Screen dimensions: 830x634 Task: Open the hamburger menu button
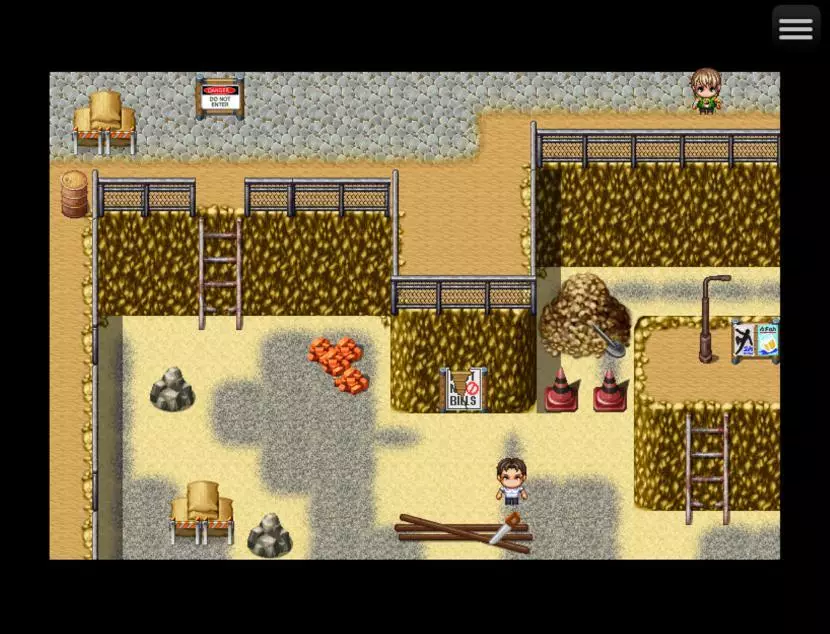[795, 29]
